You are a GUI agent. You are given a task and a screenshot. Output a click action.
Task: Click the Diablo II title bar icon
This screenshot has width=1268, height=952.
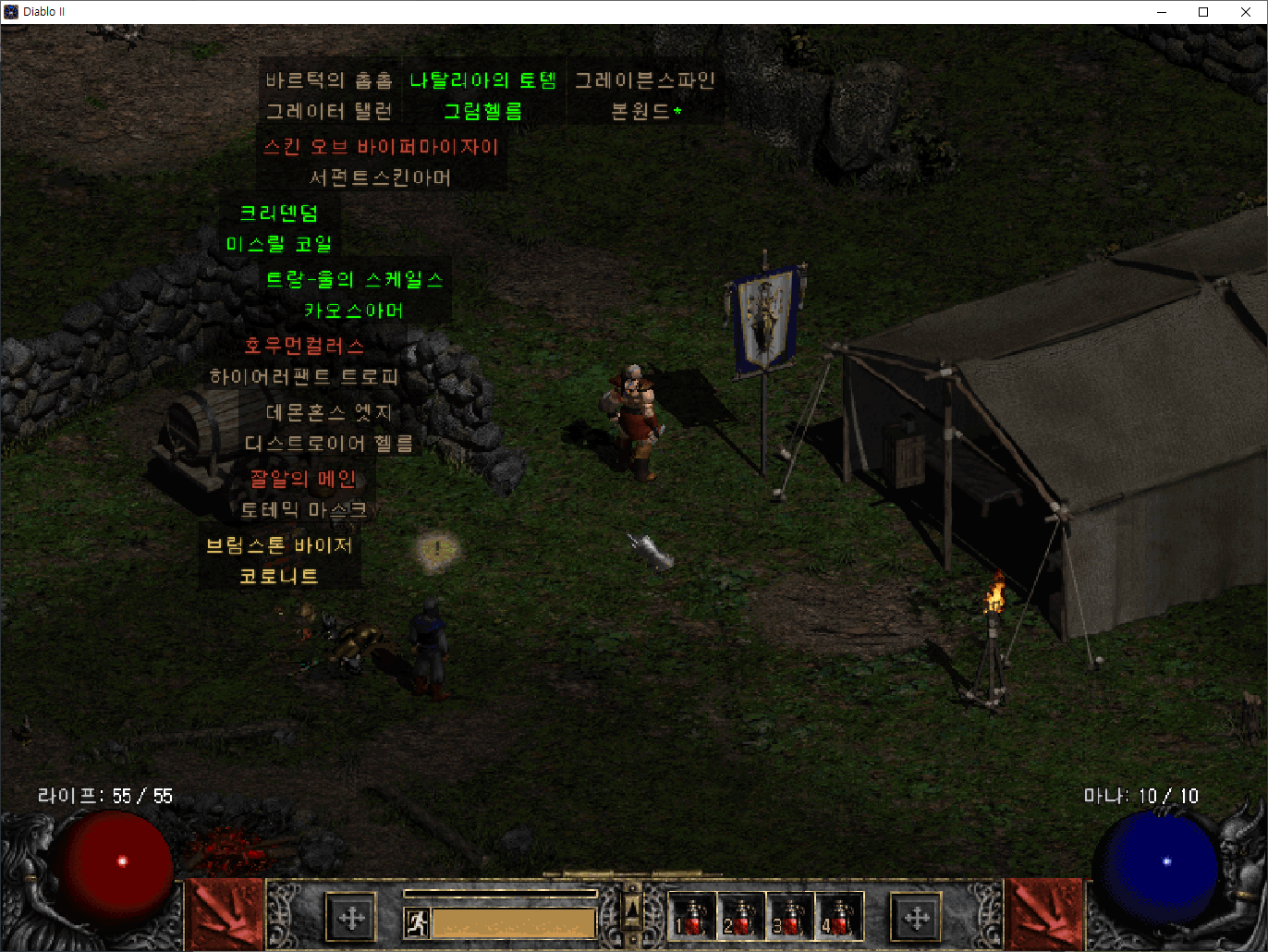[x=10, y=11]
